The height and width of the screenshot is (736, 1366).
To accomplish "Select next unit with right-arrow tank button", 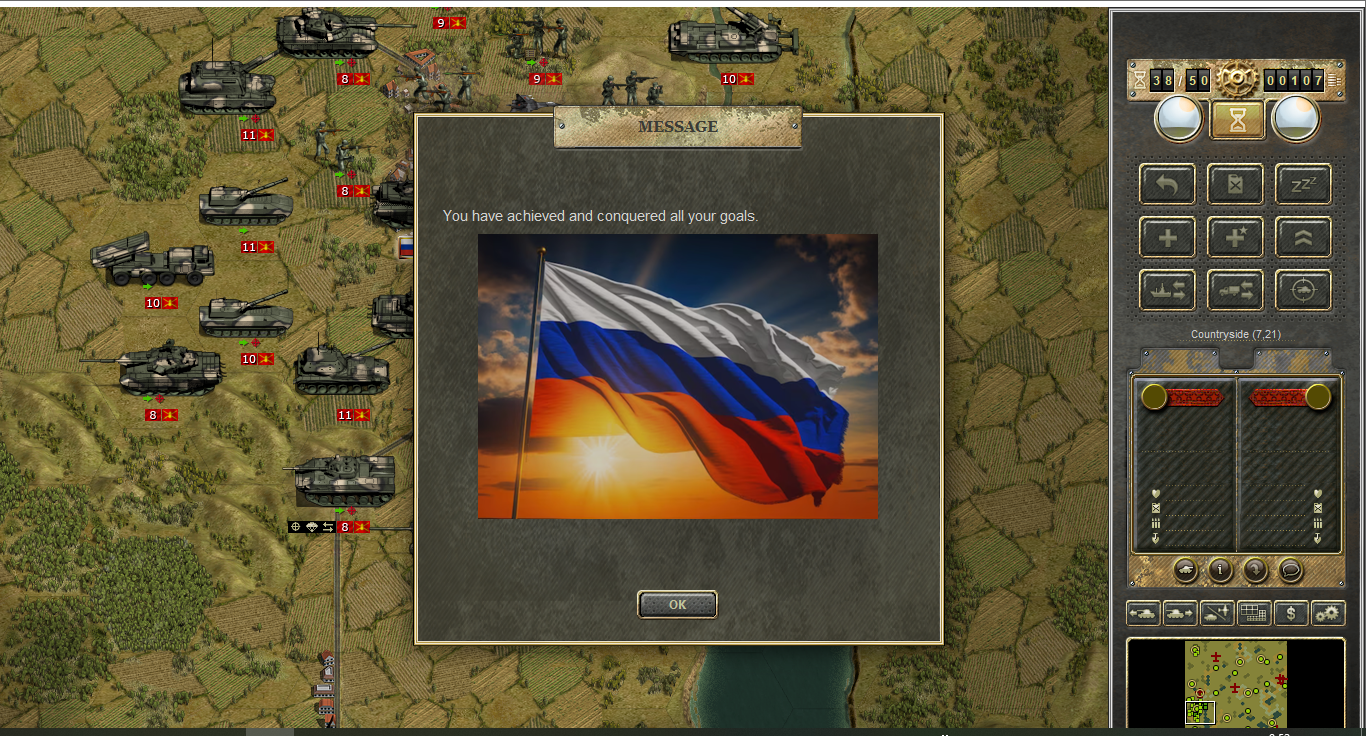I will click(x=1180, y=613).
